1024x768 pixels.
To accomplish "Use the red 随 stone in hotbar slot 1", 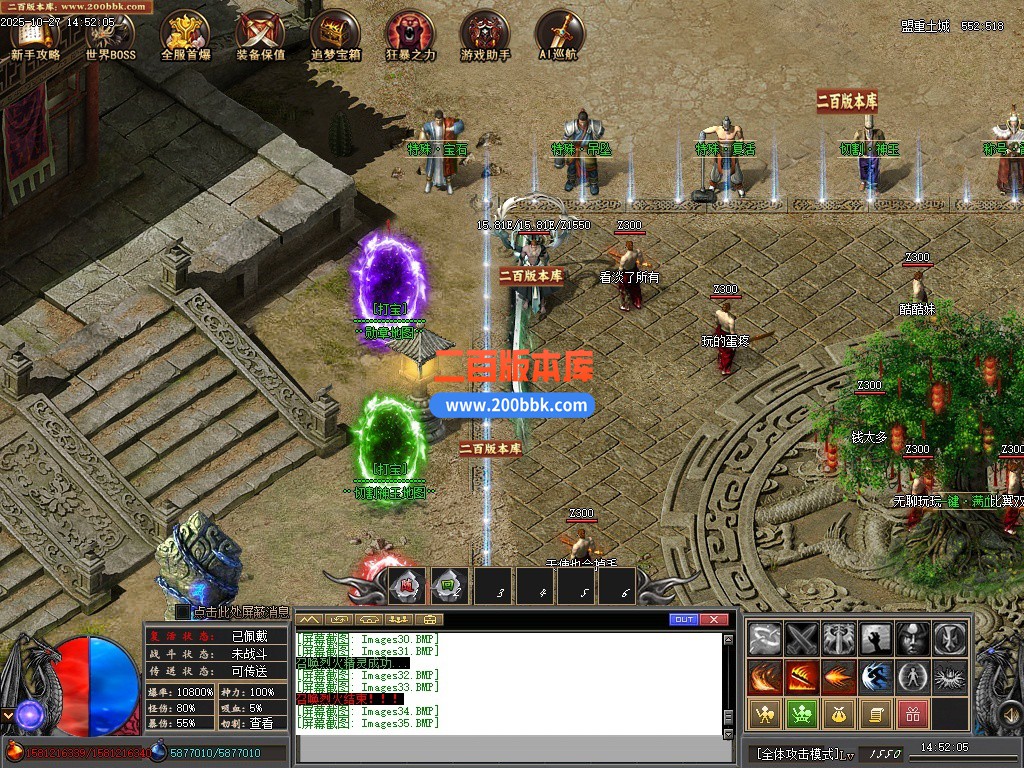I will pyautogui.click(x=406, y=586).
